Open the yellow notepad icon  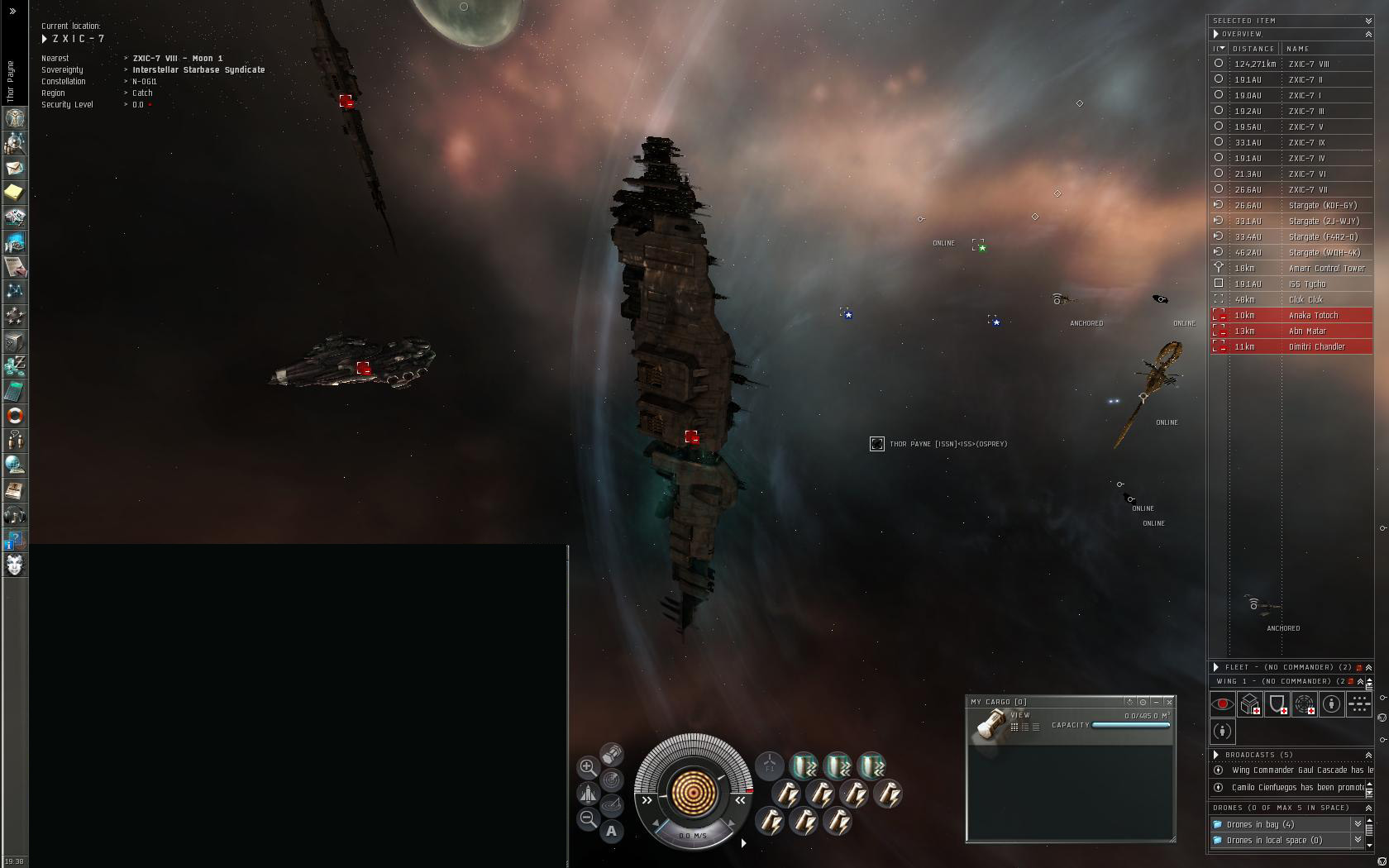pyautogui.click(x=15, y=193)
